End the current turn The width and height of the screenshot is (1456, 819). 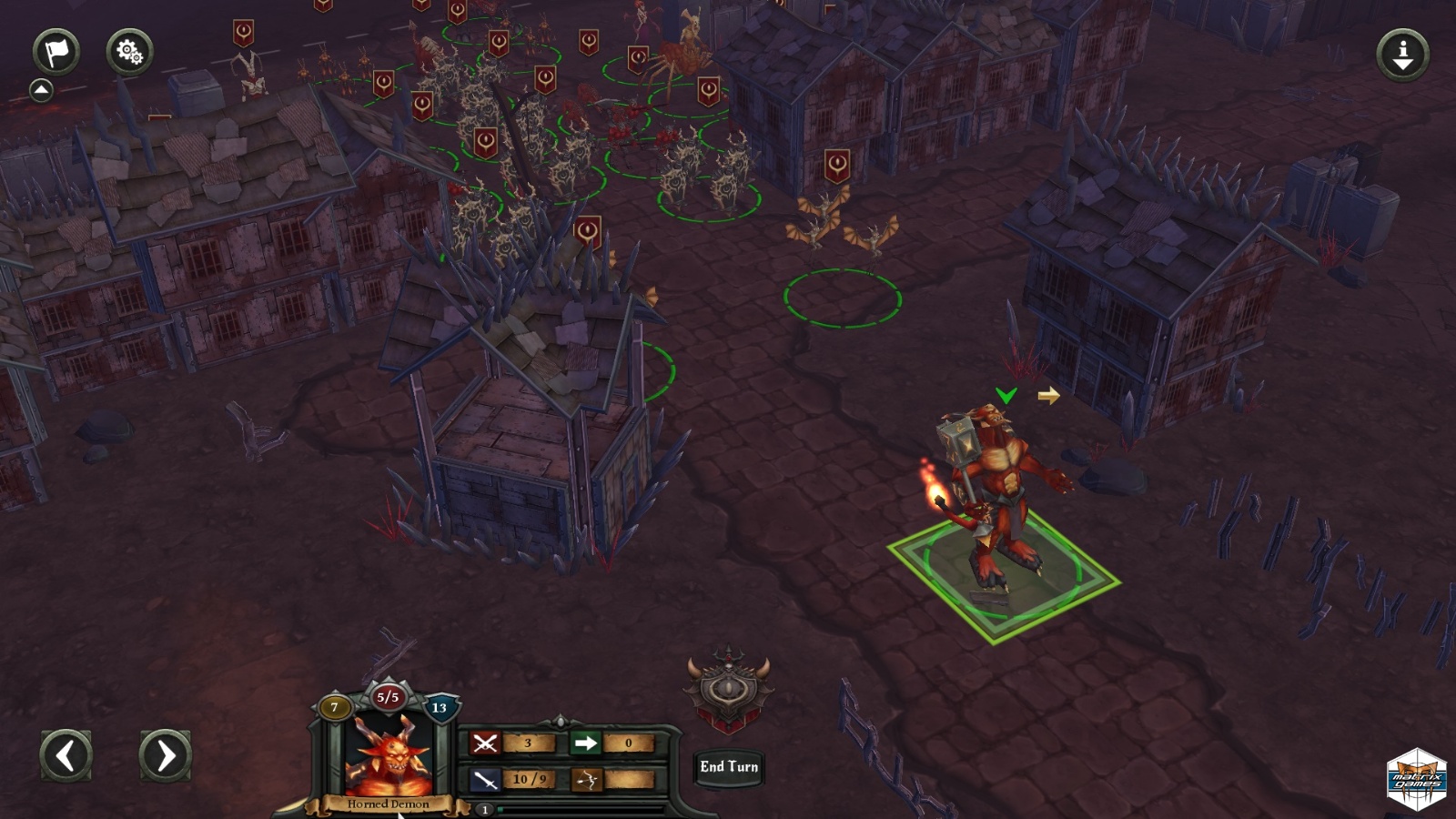(x=729, y=767)
